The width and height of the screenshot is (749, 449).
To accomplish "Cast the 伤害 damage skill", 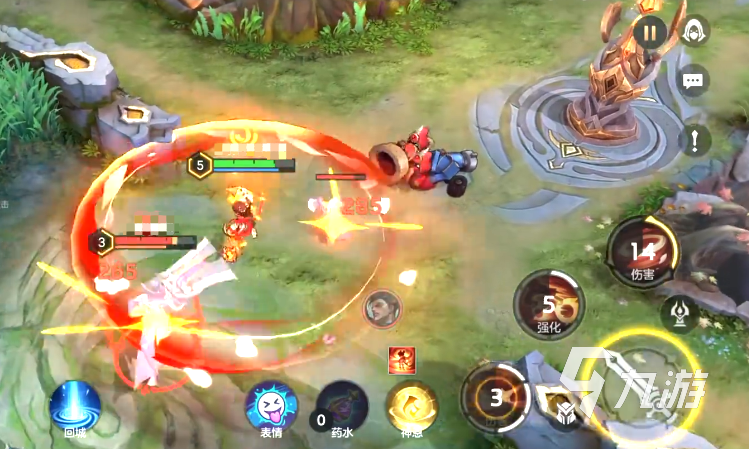I will (x=642, y=253).
